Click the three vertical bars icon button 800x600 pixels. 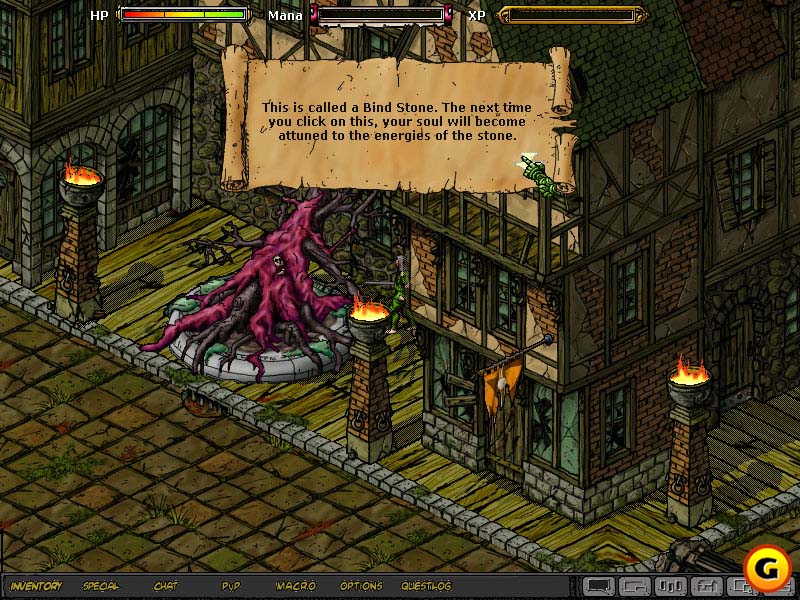673,586
